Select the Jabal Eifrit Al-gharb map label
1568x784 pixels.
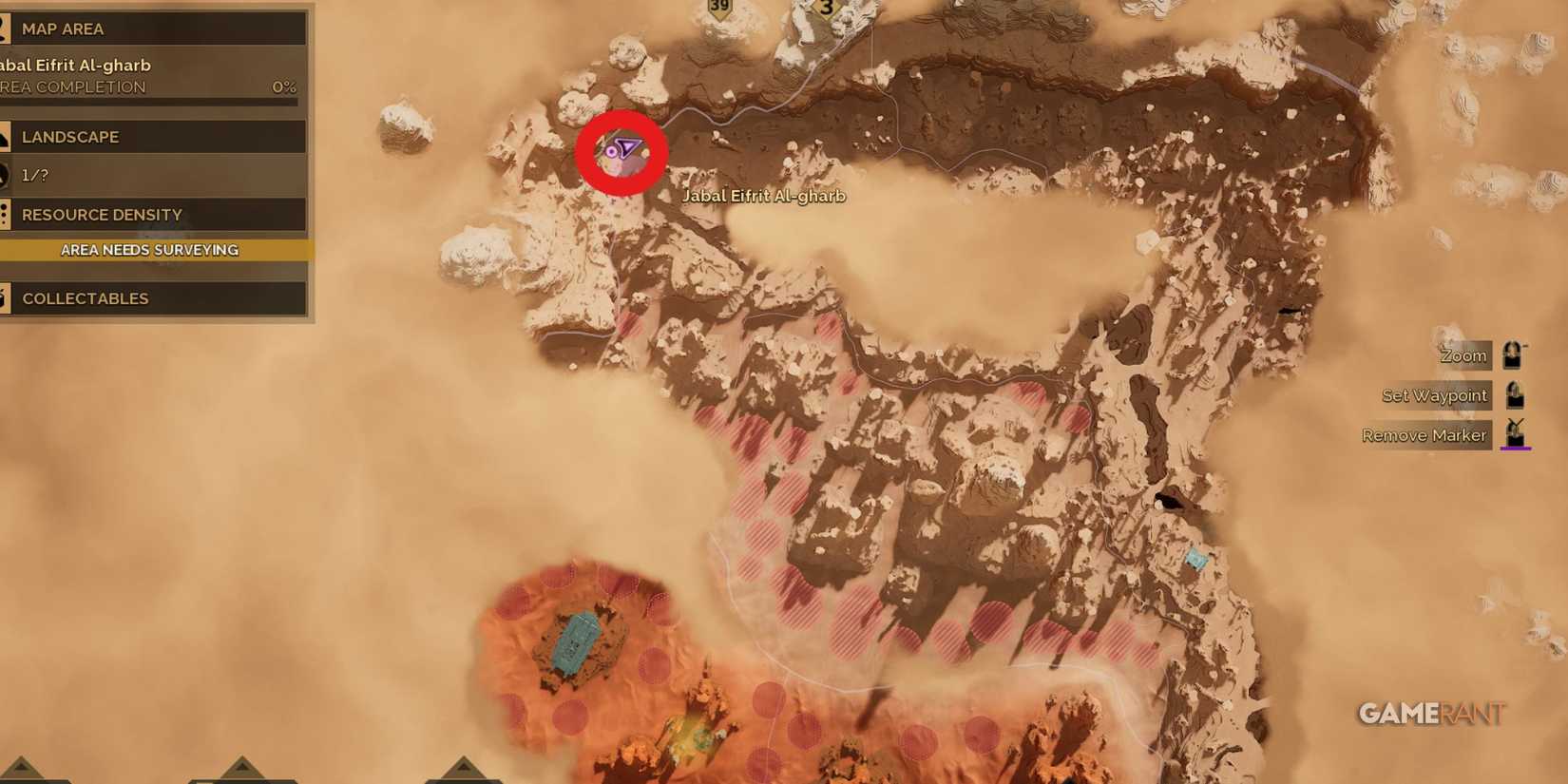point(764,196)
